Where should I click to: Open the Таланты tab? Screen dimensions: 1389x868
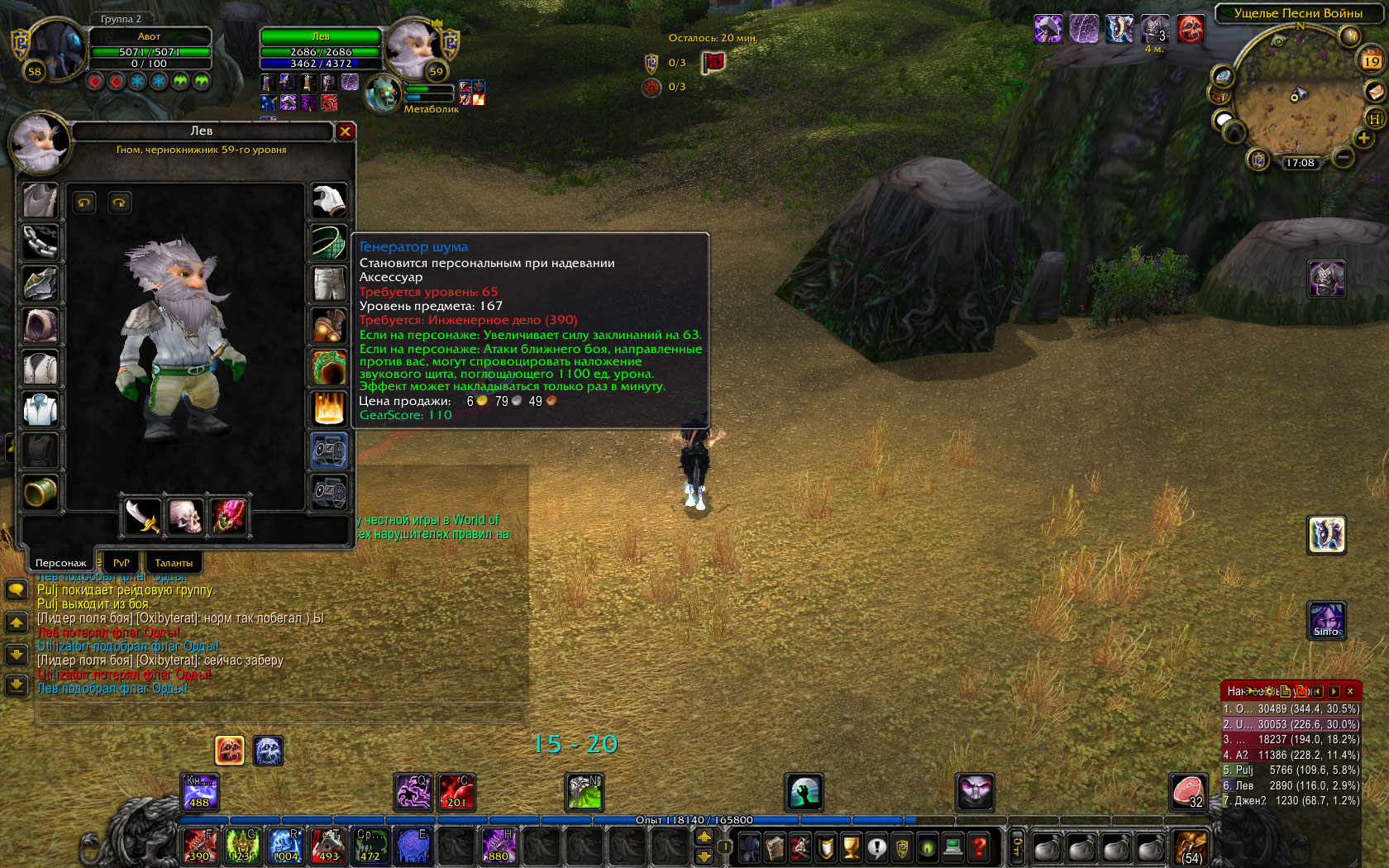(174, 562)
